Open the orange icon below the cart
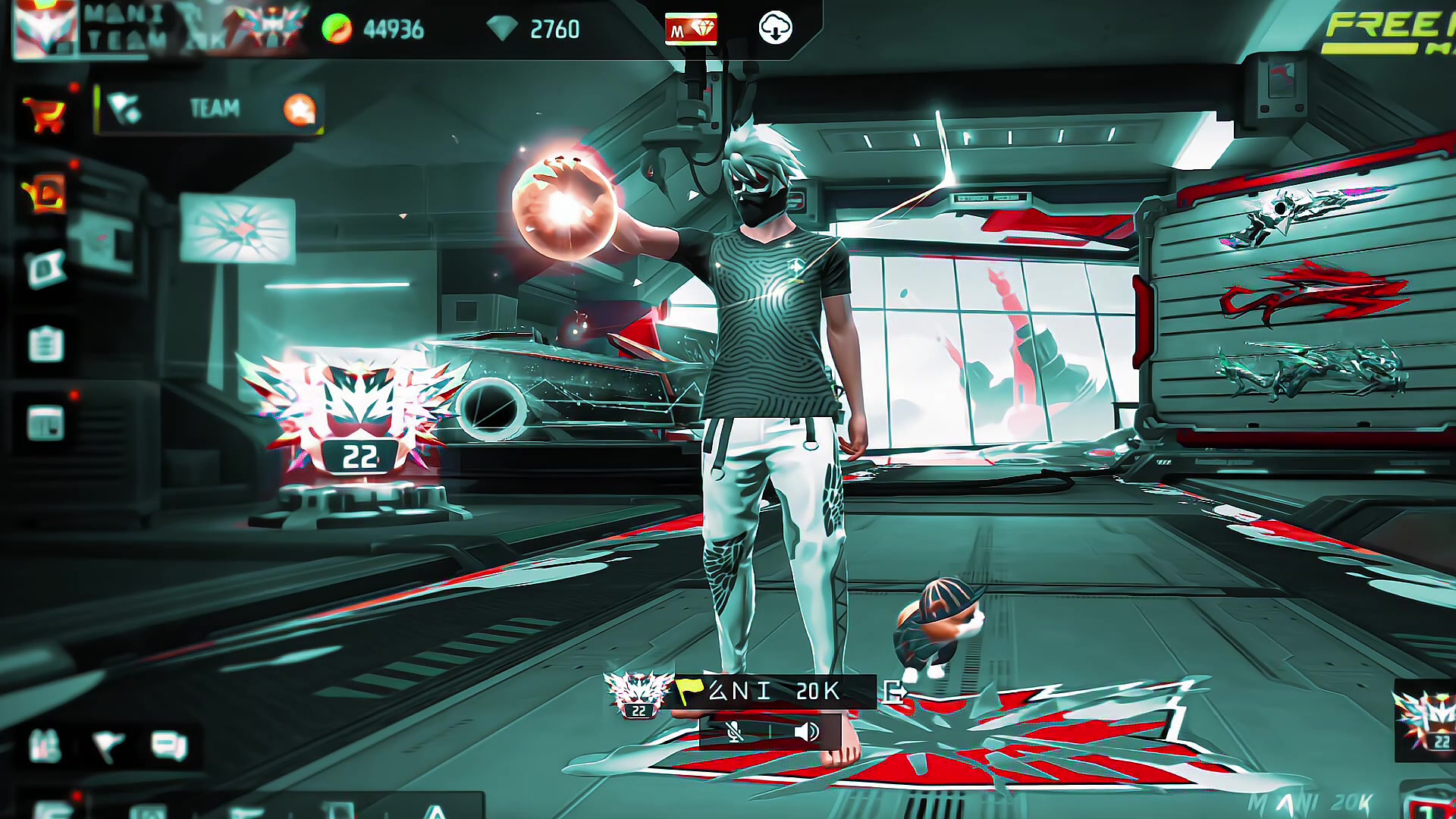Screen dimensions: 1456x819 (45, 194)
